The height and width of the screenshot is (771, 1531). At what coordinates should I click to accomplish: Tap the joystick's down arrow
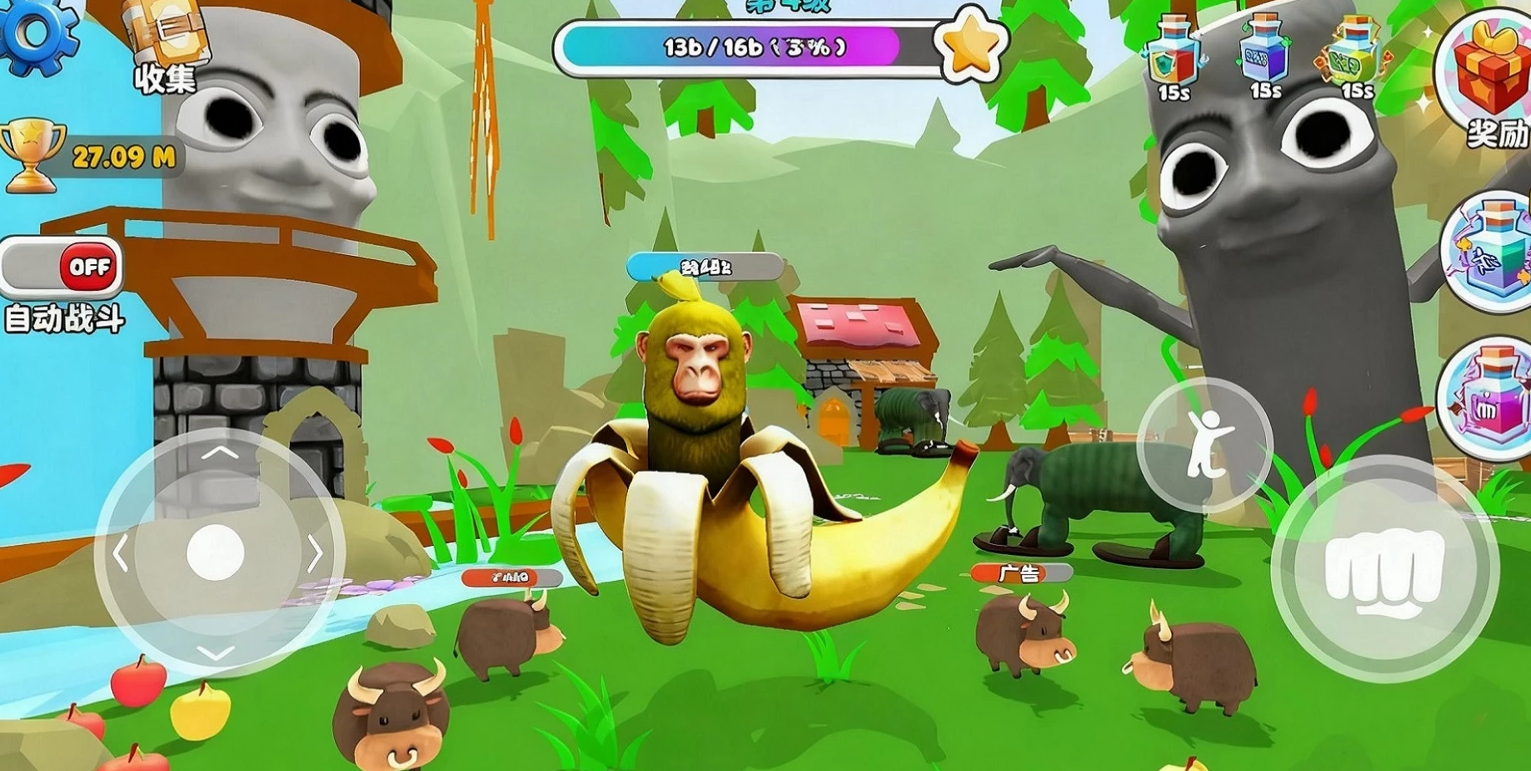coord(216,652)
